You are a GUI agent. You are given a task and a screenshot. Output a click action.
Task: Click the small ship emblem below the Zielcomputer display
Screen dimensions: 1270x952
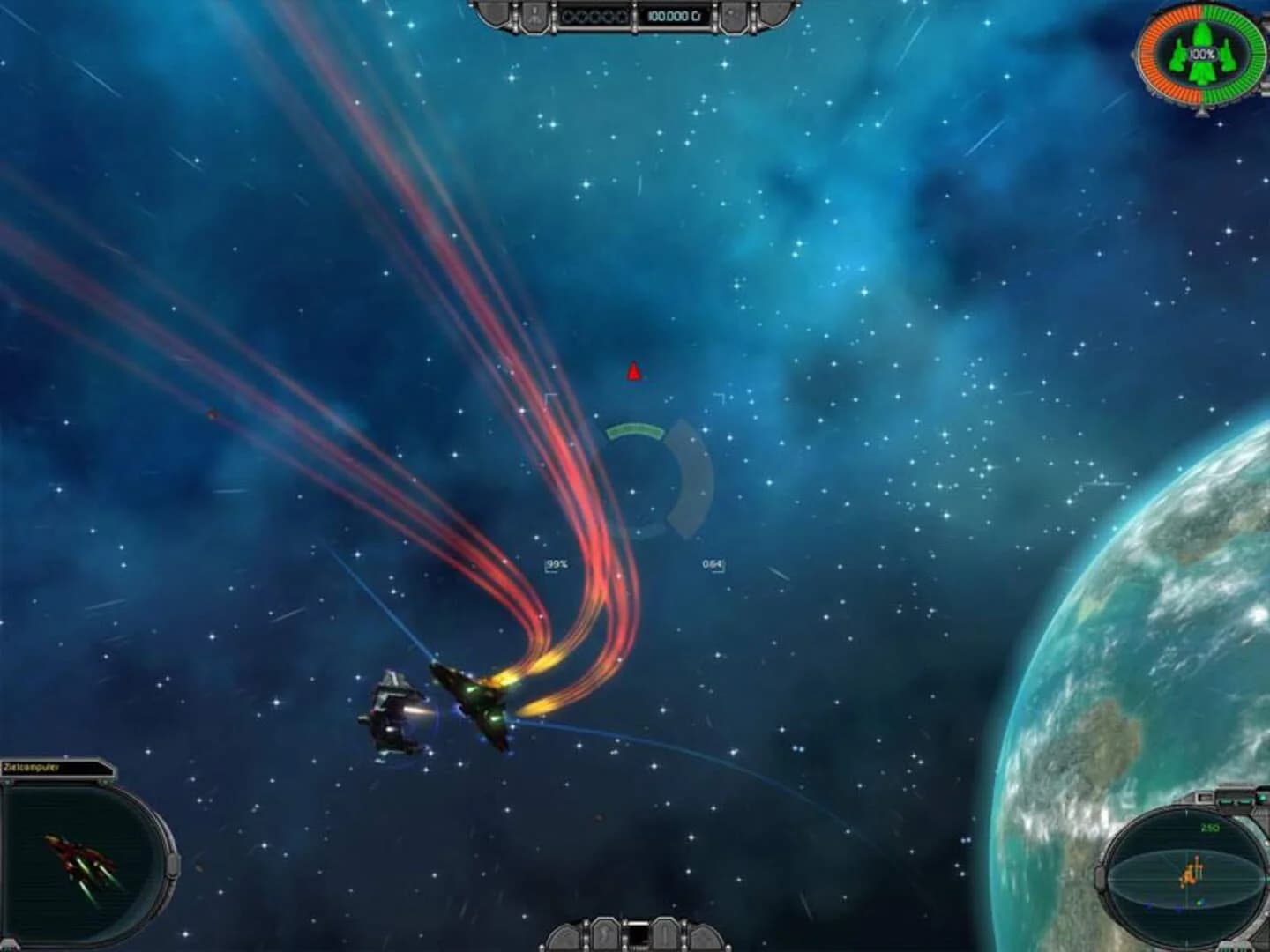coord(11,941)
